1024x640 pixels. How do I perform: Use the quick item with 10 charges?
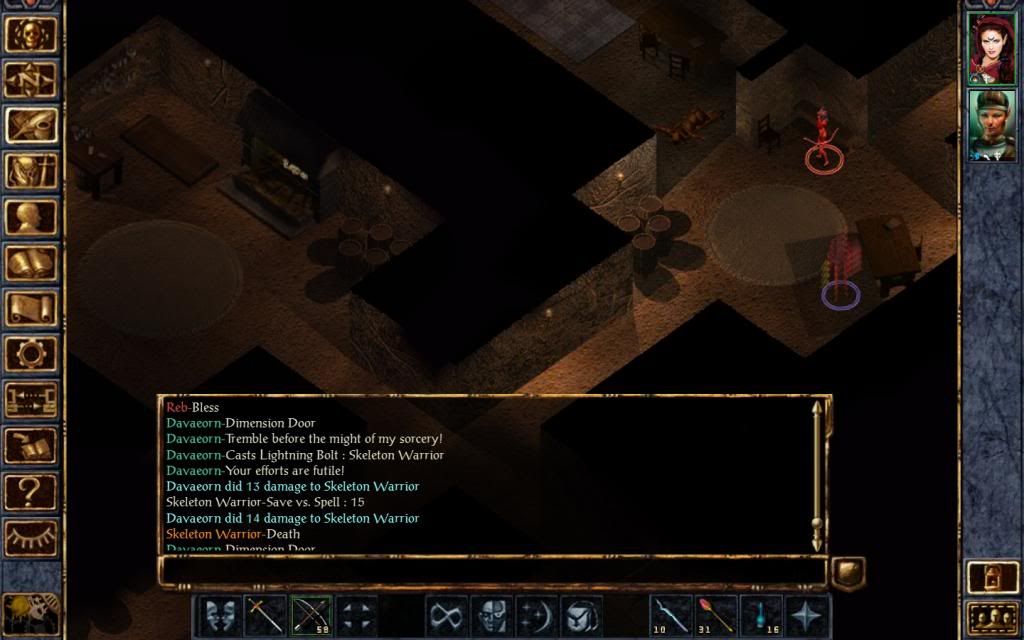click(669, 615)
